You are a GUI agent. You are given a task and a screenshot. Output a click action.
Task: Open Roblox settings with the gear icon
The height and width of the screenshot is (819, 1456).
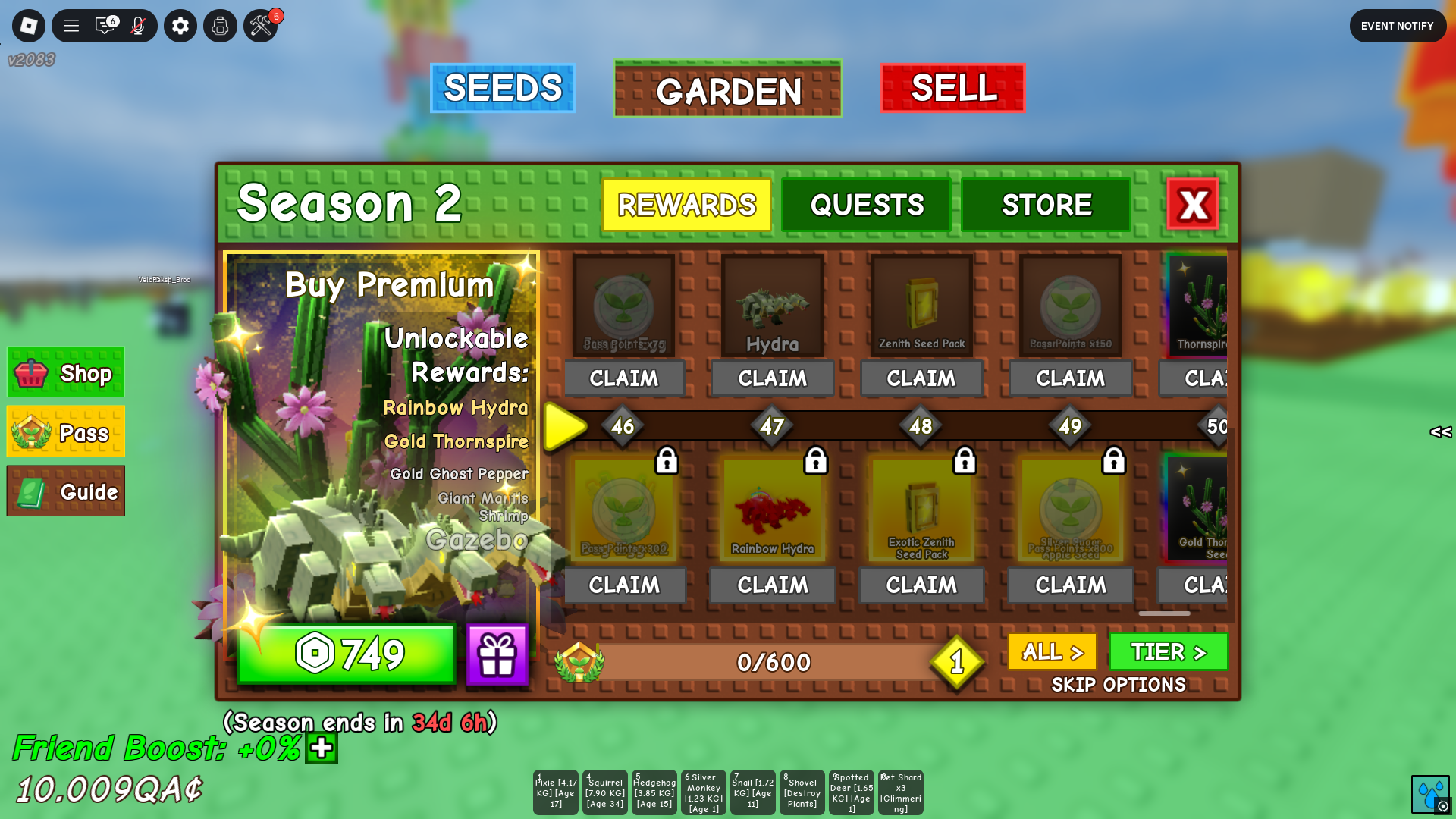180,25
